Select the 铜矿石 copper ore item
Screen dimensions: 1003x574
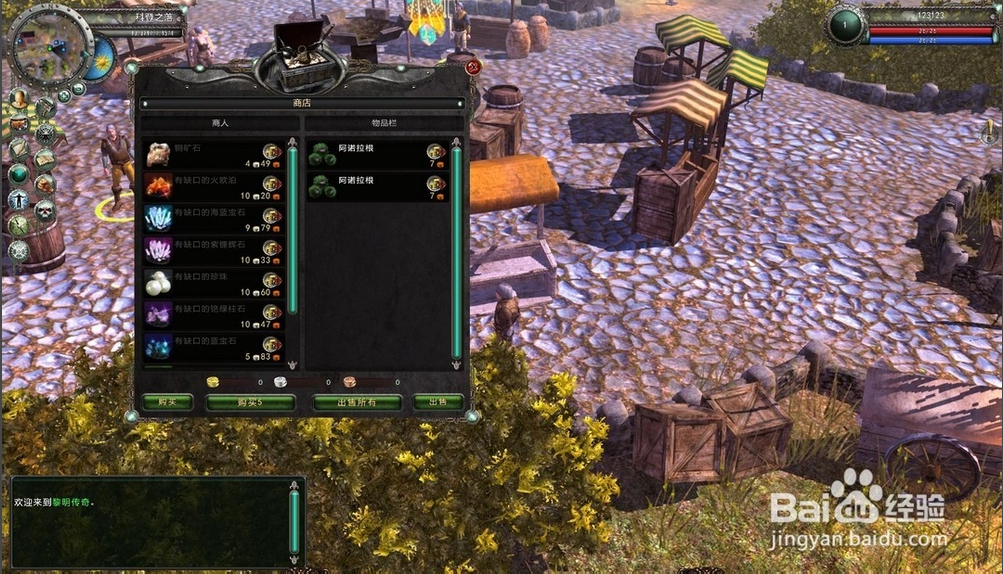point(212,155)
